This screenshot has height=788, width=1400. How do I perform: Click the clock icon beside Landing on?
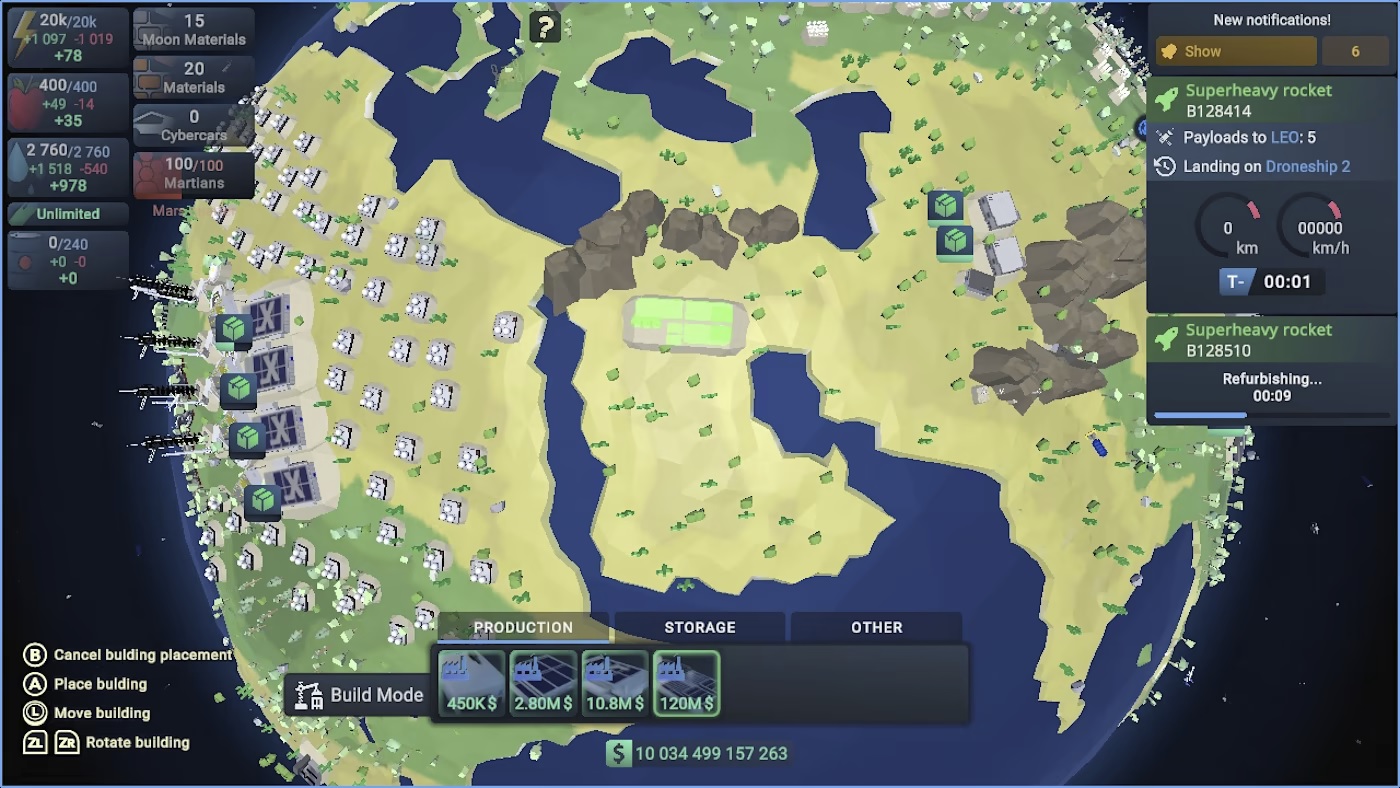point(1163,166)
